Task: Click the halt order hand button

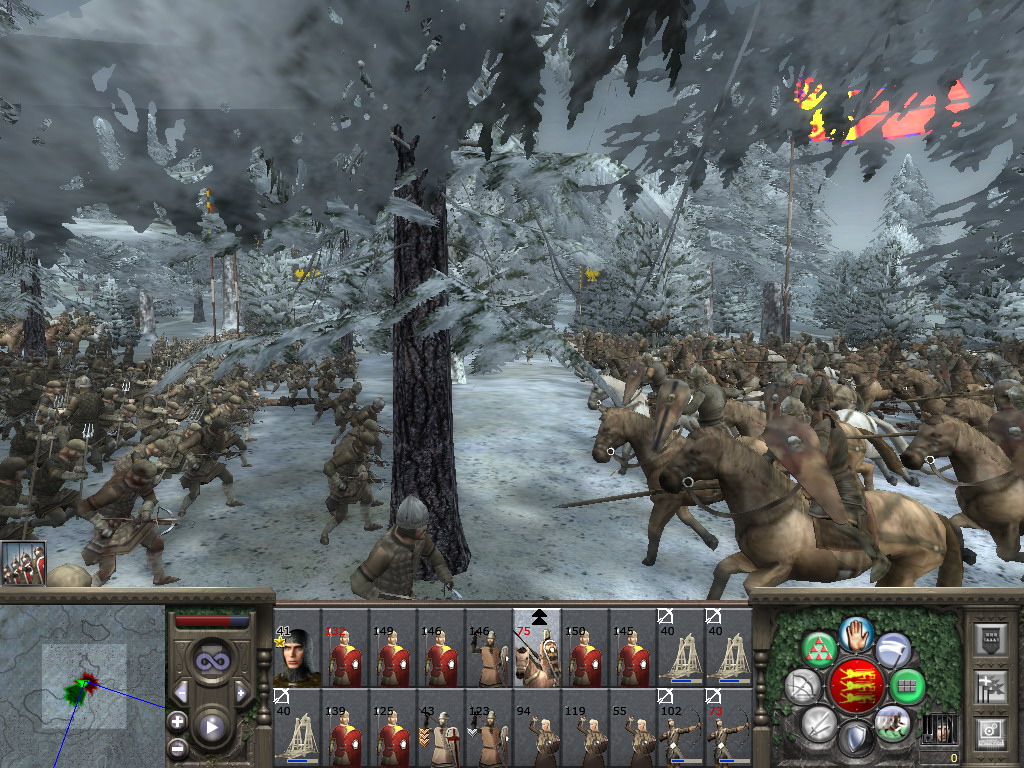Action: pos(857,634)
